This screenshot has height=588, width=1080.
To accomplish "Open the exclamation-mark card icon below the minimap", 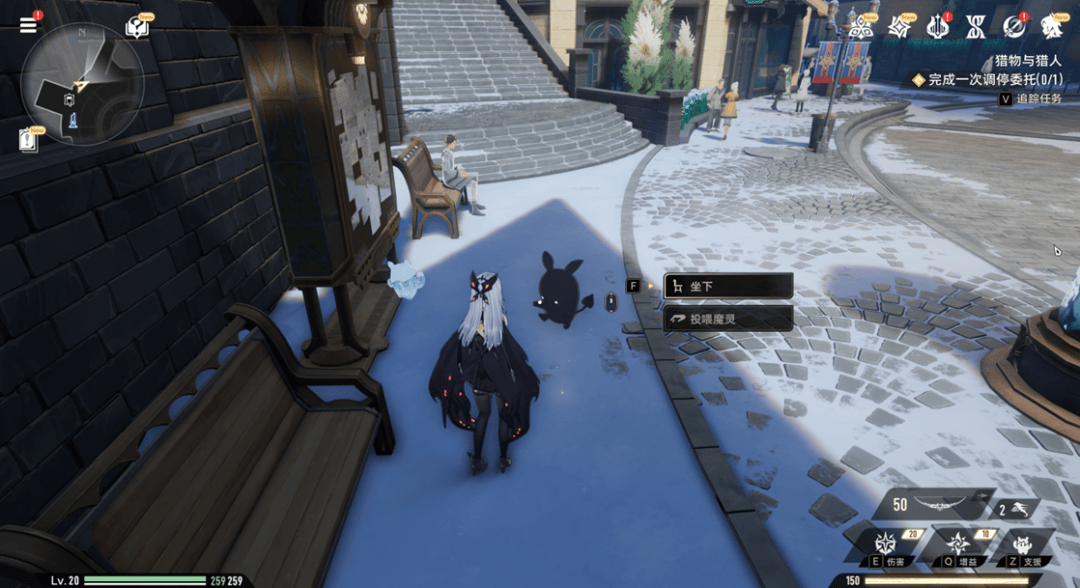I will click(28, 140).
